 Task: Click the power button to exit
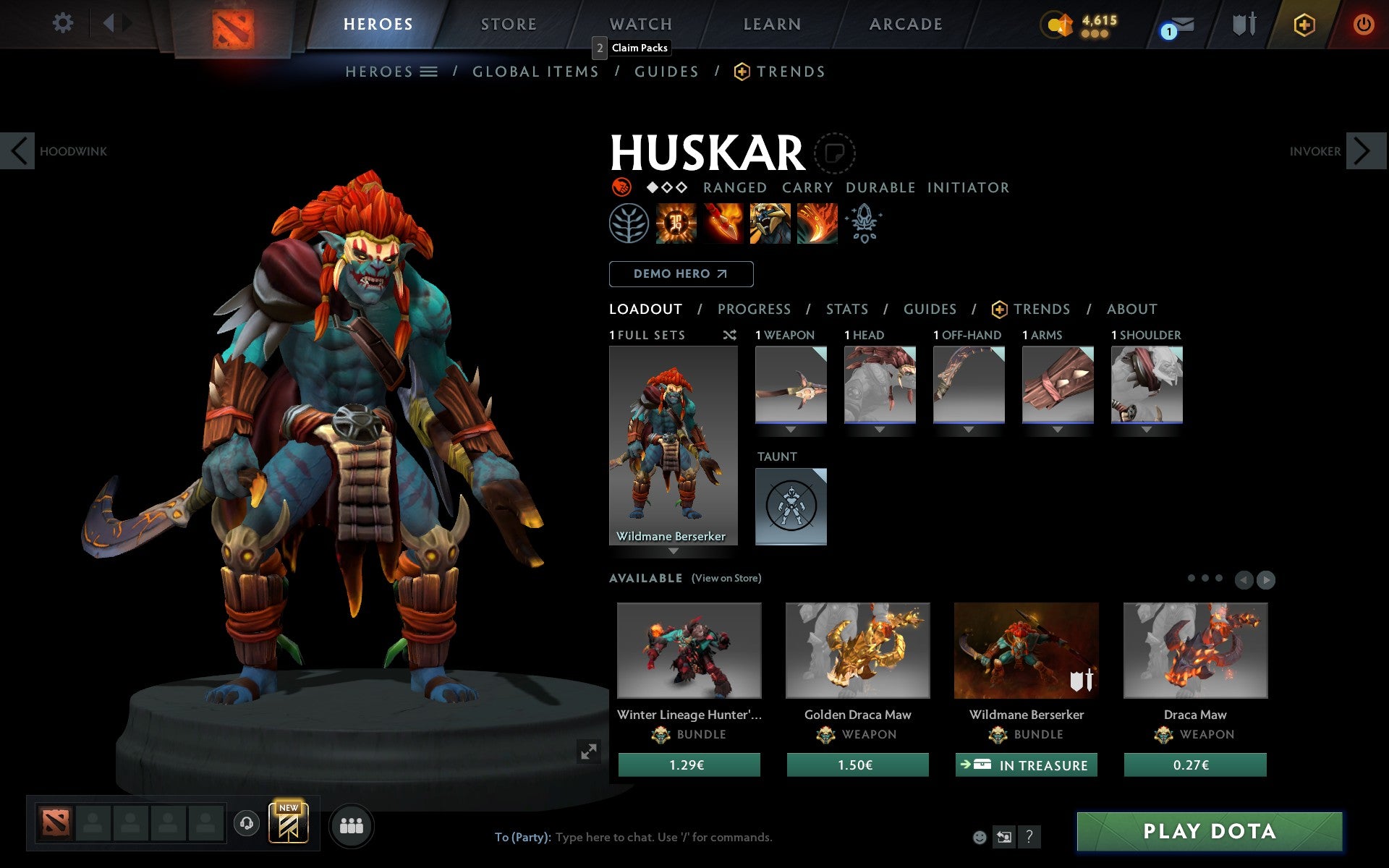1363,23
